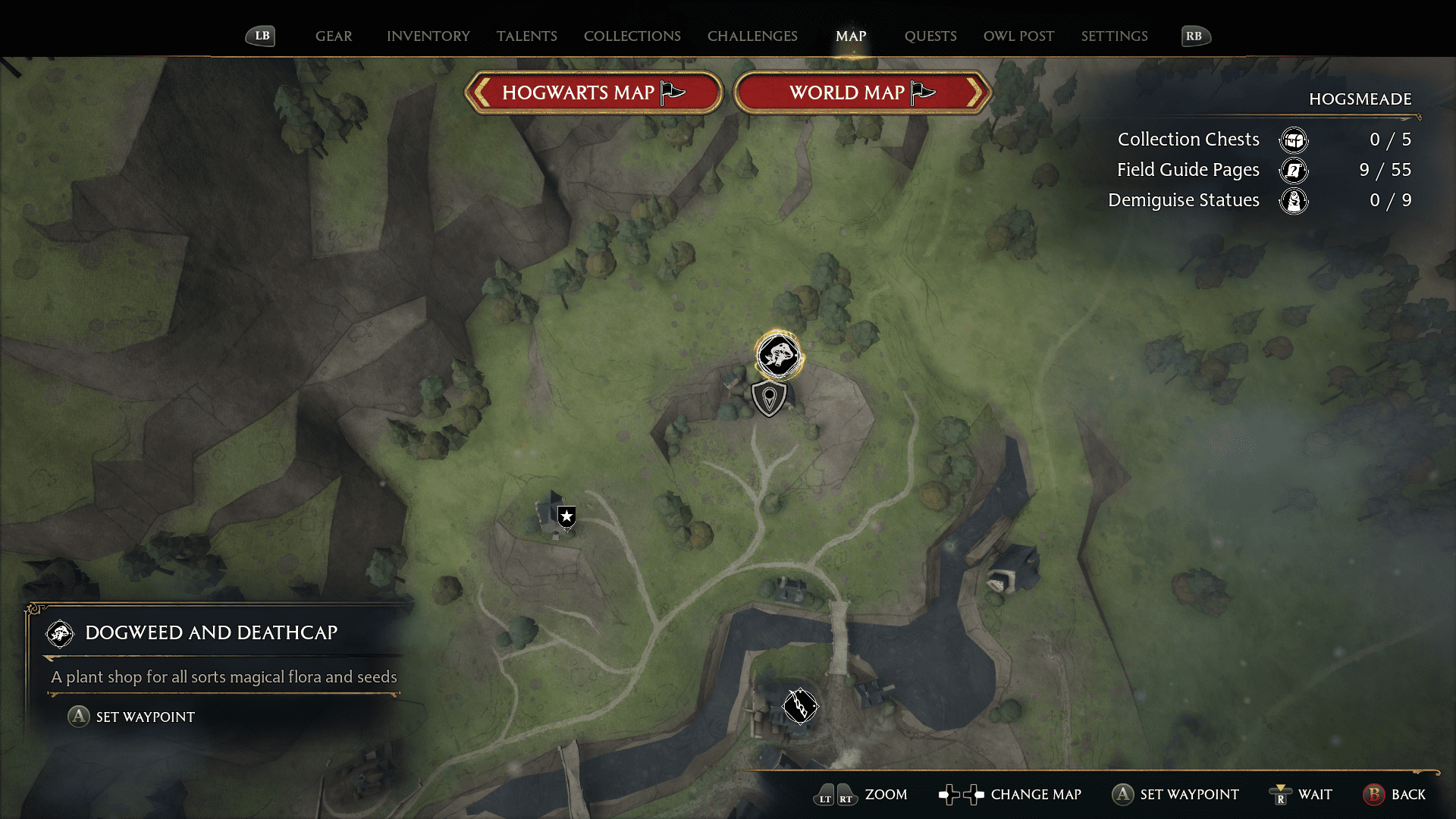This screenshot has height=819, width=1456.
Task: Open the Hogwarts Map with its left arrow
Action: 480,93
